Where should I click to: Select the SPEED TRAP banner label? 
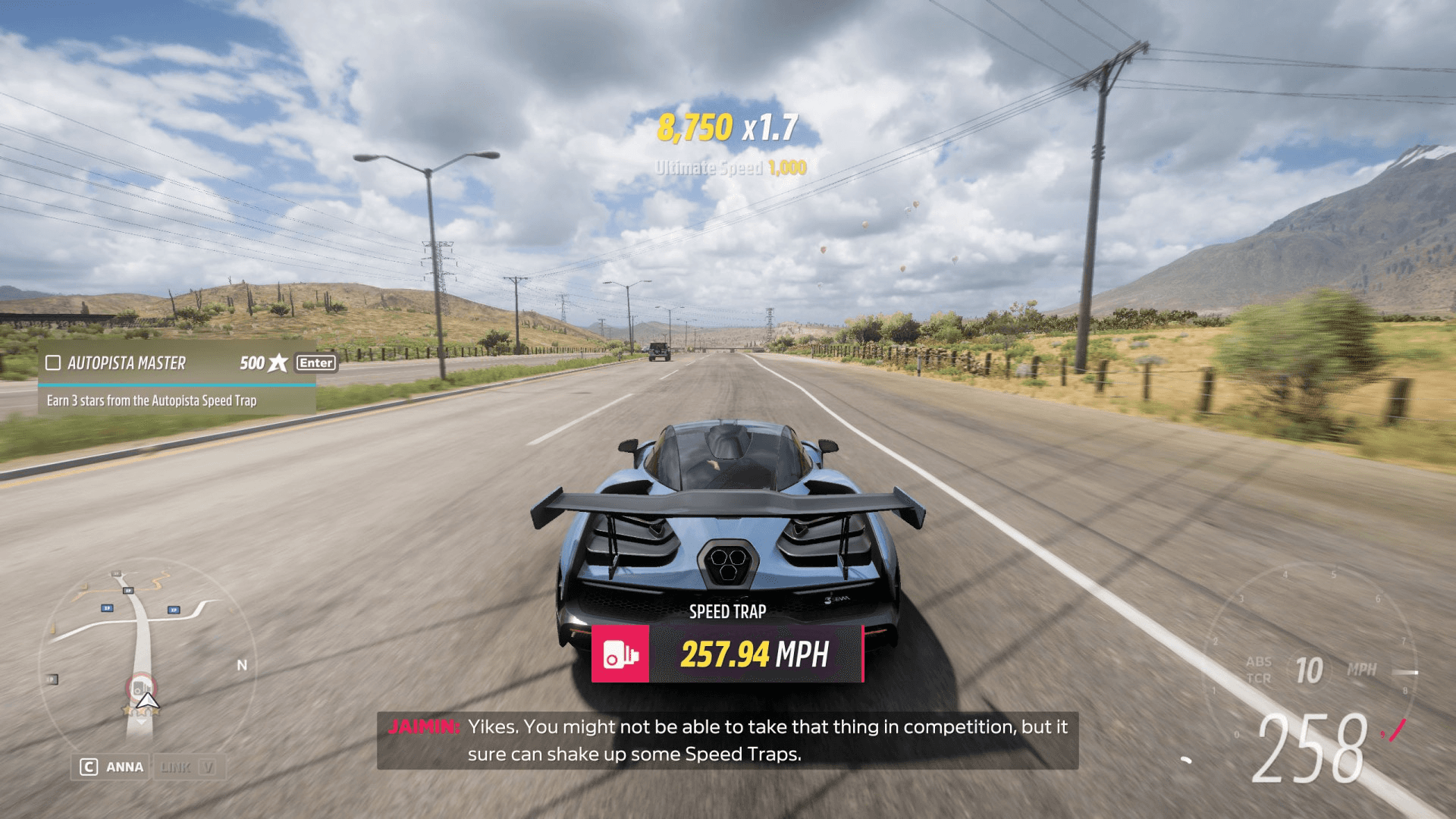pyautogui.click(x=728, y=611)
